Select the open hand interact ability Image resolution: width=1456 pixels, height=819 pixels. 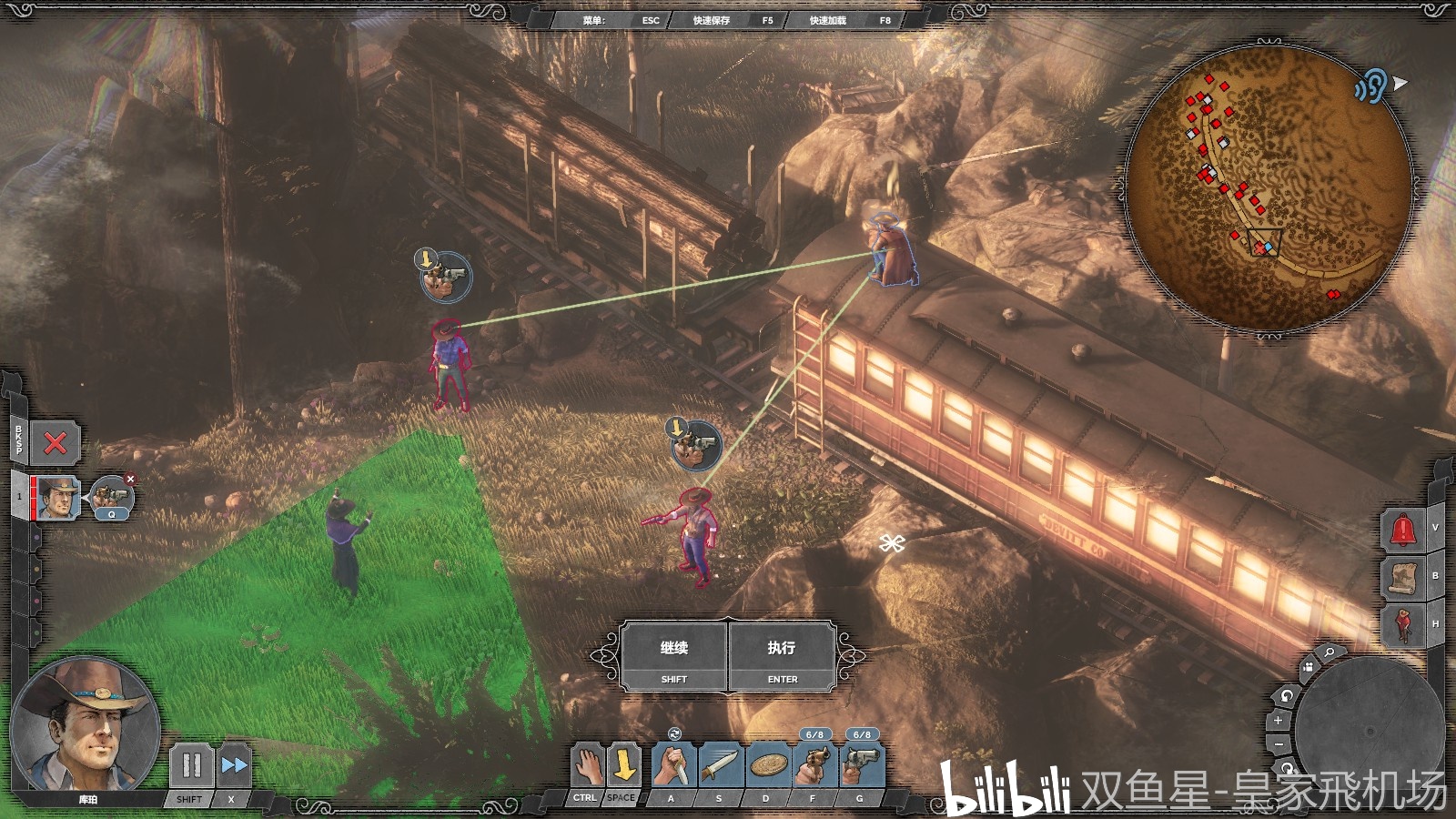coord(588,764)
